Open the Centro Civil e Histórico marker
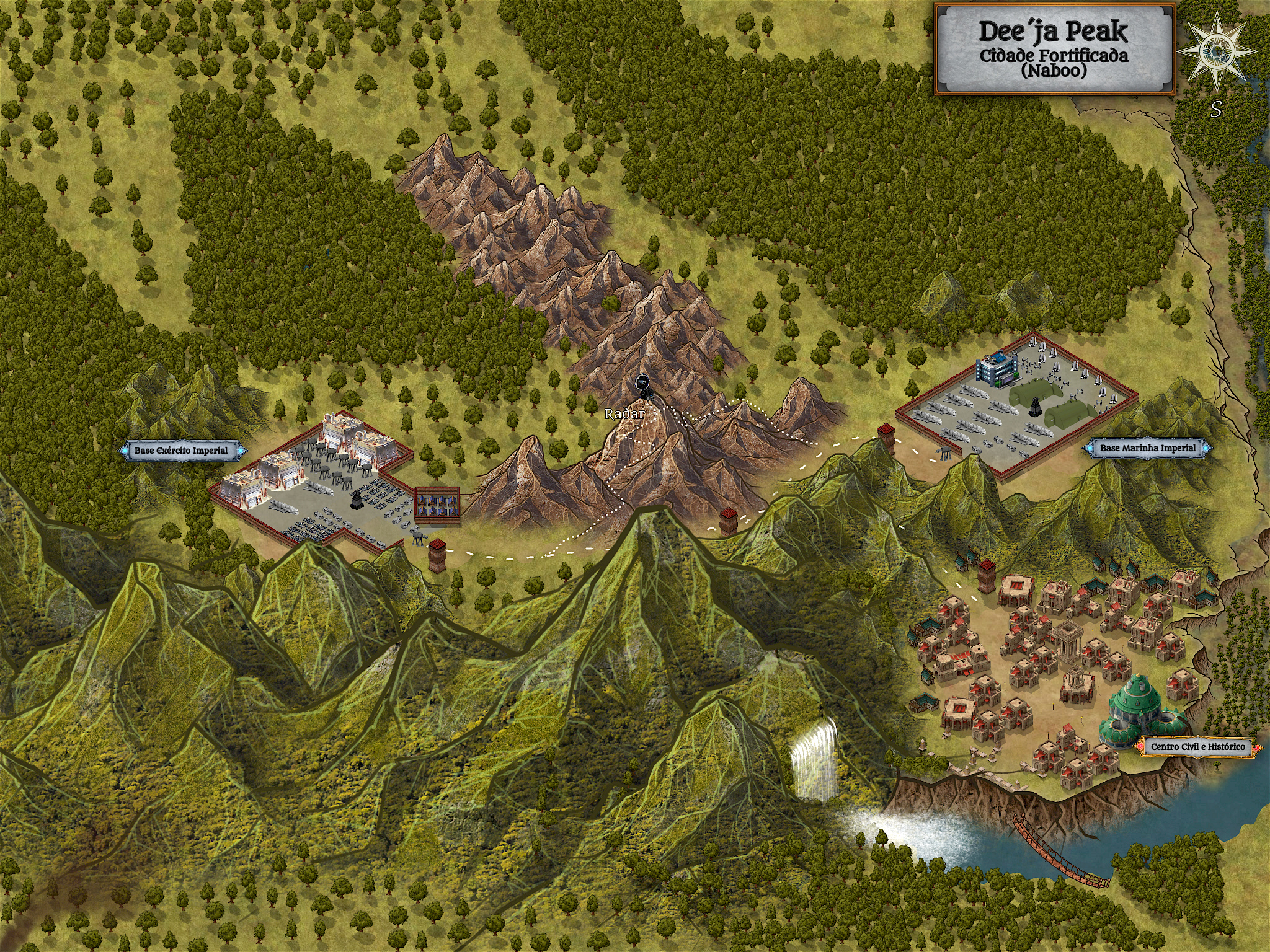 [x=1197, y=747]
